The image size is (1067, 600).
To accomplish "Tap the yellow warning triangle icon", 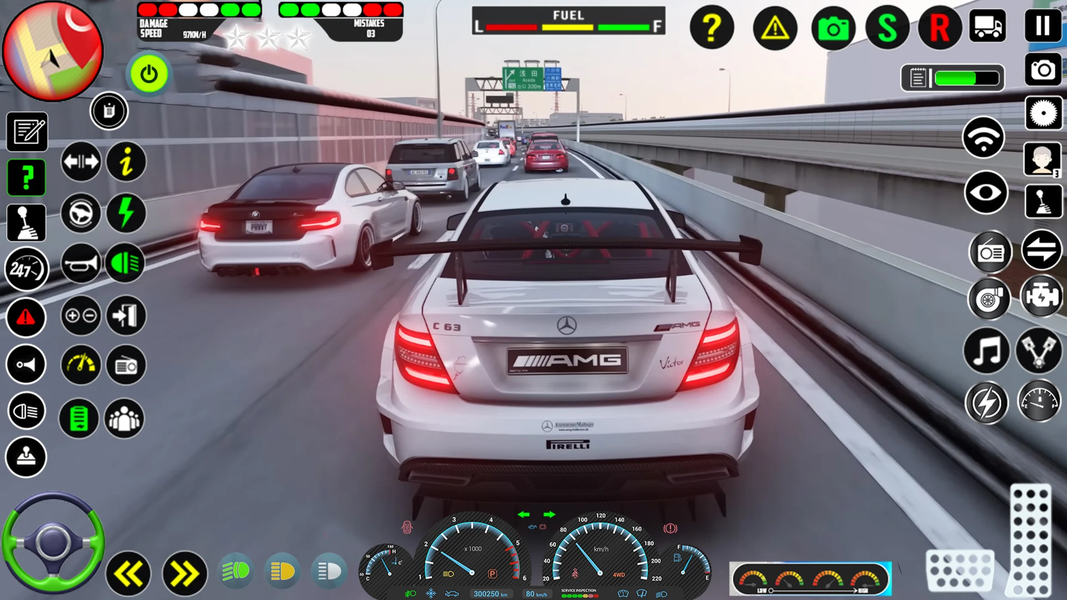I will point(775,29).
